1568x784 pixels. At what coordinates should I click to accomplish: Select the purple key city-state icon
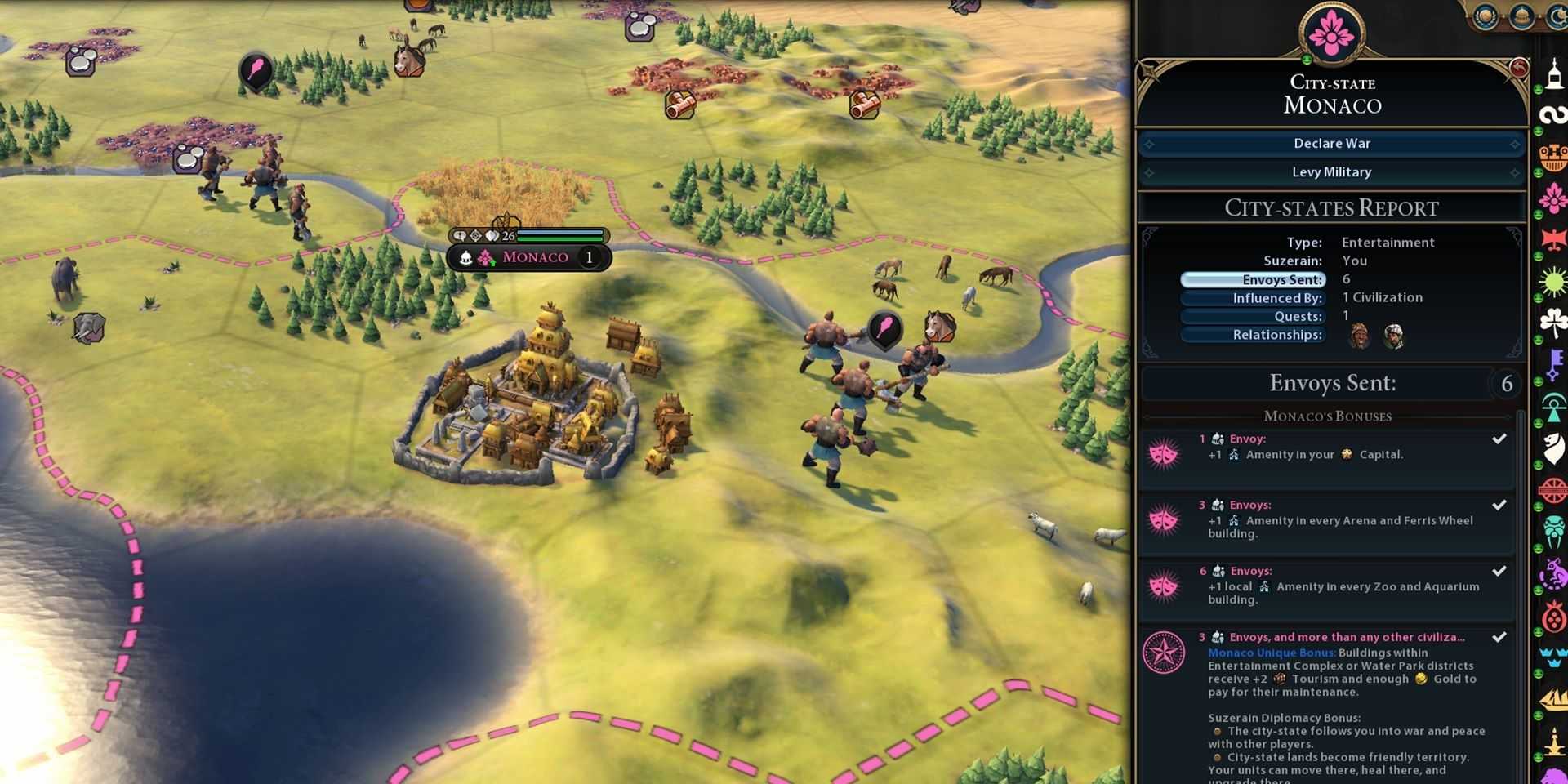(1552, 363)
